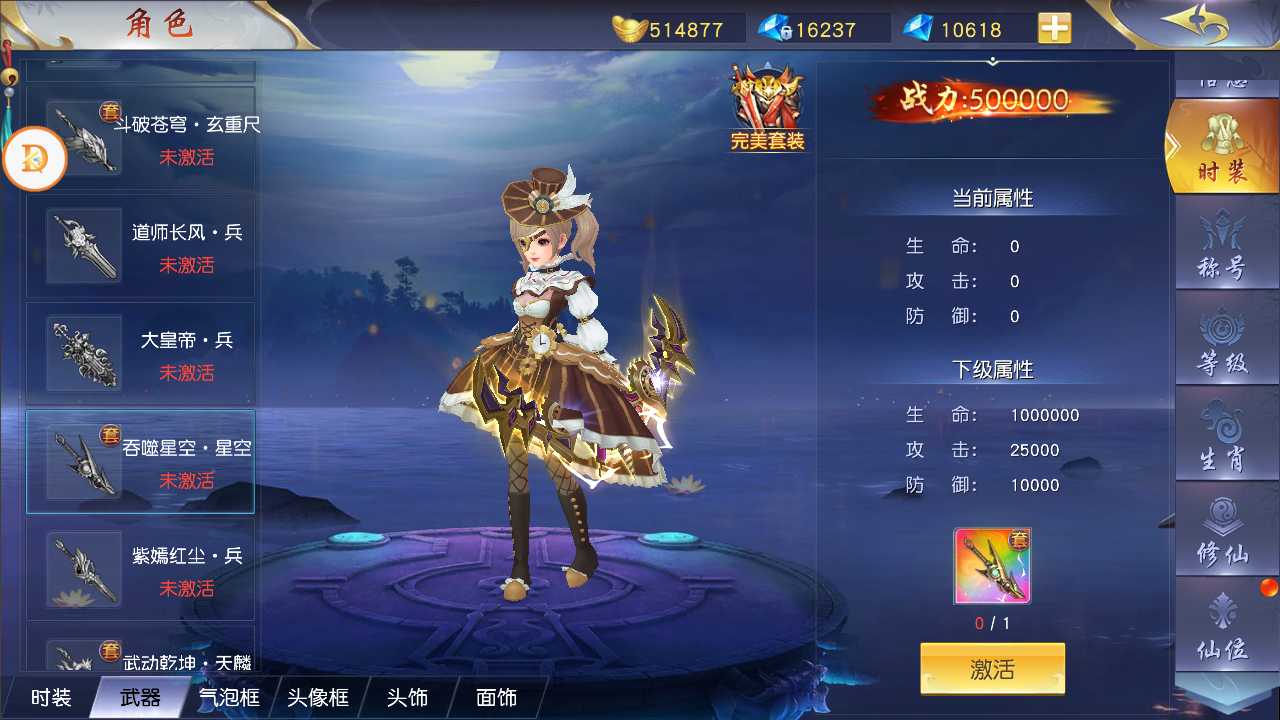The height and width of the screenshot is (720, 1280).
Task: Open the 称号 title side tab
Action: pyautogui.click(x=1222, y=245)
